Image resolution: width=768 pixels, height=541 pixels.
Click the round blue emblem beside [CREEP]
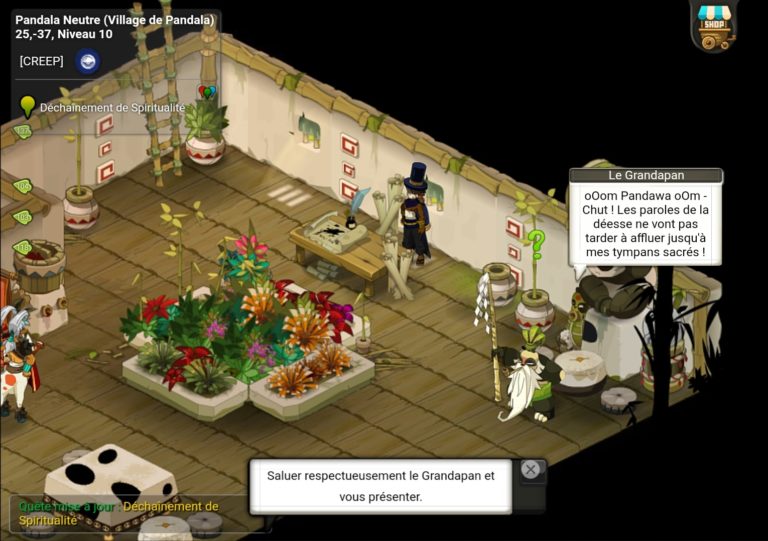[x=88, y=61]
